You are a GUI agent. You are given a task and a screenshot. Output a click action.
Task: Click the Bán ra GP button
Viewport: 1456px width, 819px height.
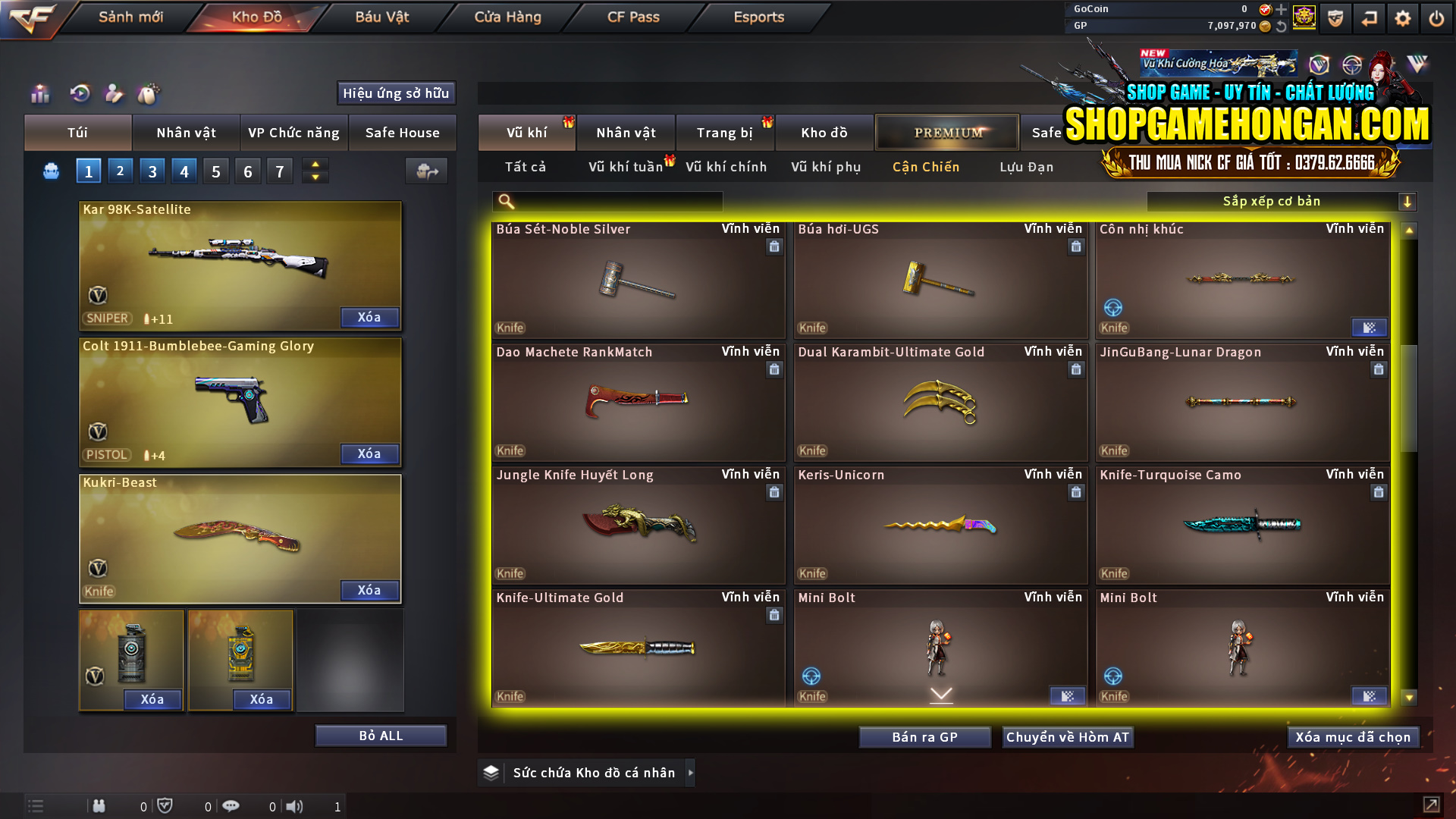tap(924, 736)
